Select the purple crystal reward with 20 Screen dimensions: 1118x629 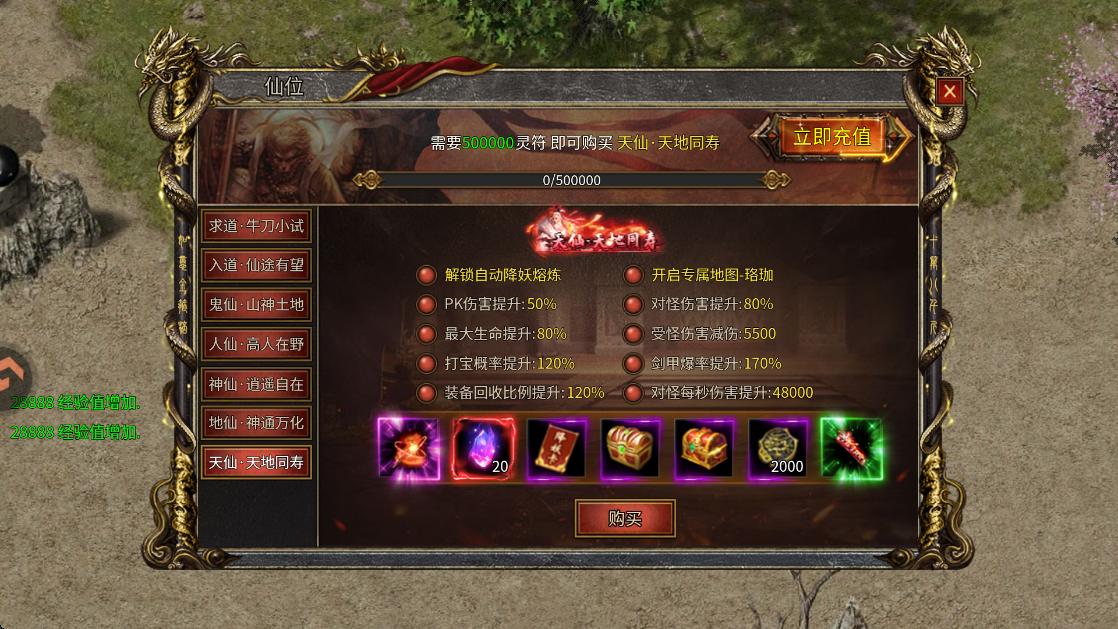point(483,448)
